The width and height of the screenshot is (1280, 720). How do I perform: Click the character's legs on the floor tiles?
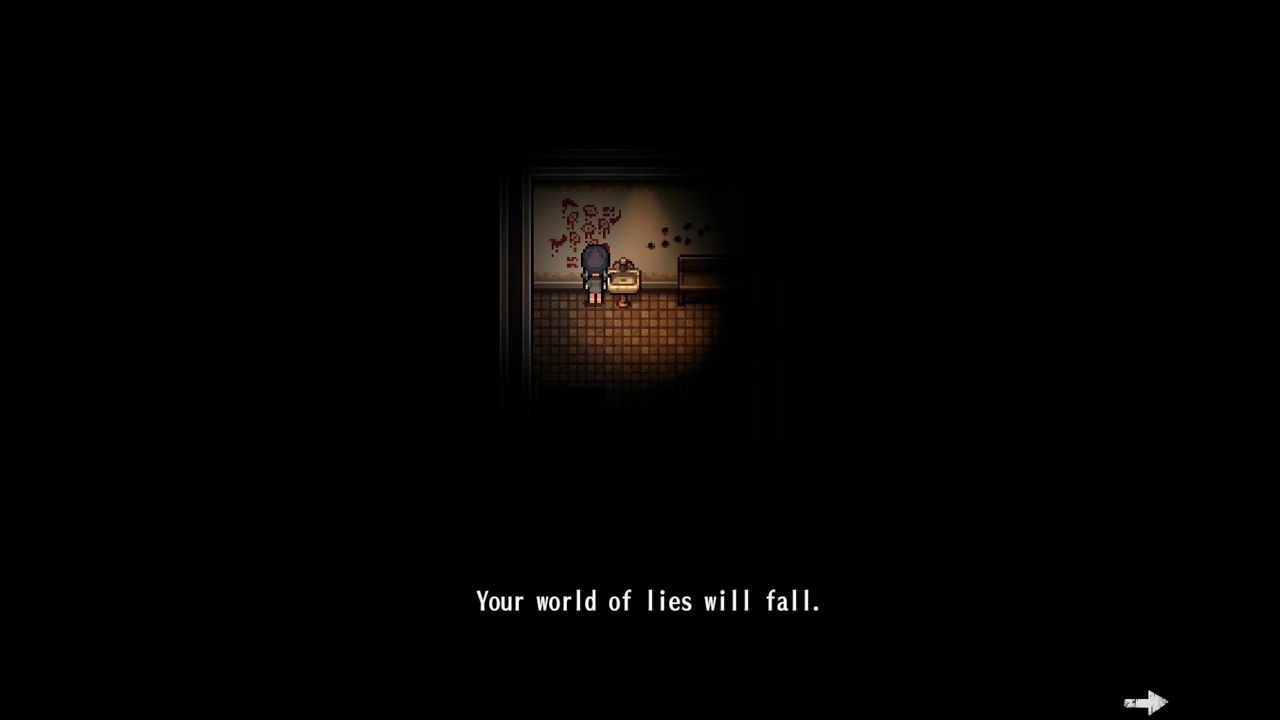coord(594,299)
